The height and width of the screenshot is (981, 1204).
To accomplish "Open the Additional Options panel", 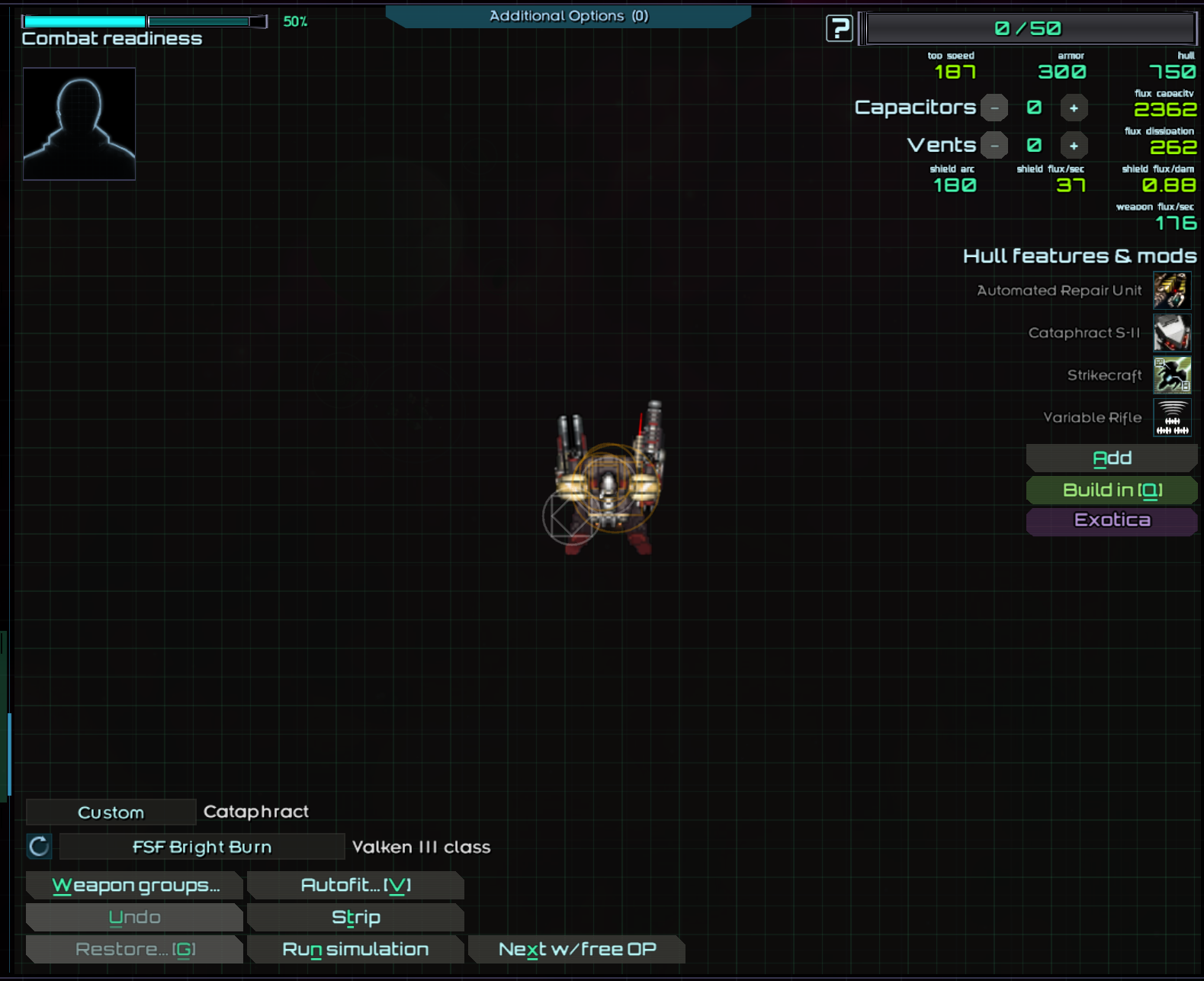I will click(568, 16).
